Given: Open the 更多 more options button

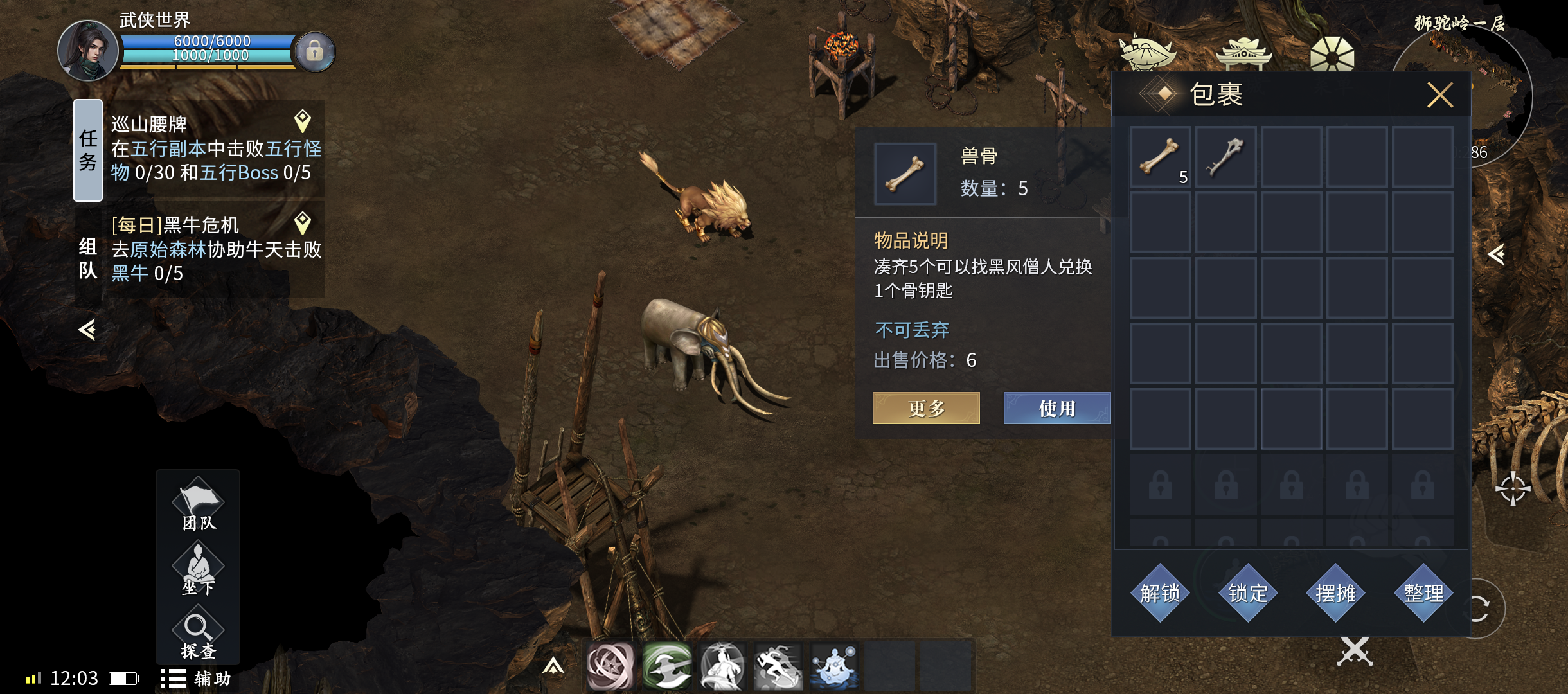Looking at the screenshot, I should click(926, 408).
